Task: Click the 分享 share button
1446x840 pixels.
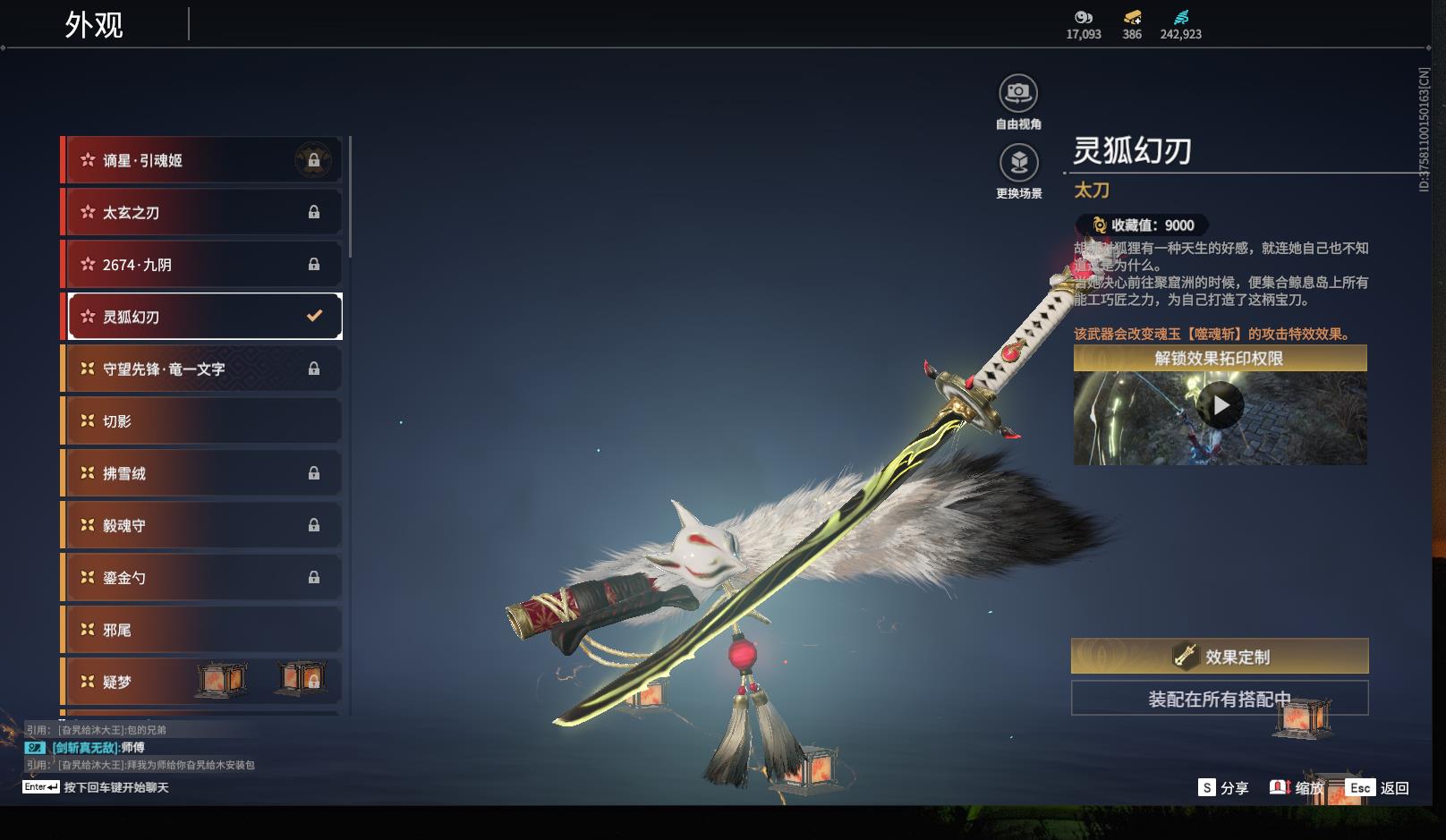Action: tap(1224, 788)
